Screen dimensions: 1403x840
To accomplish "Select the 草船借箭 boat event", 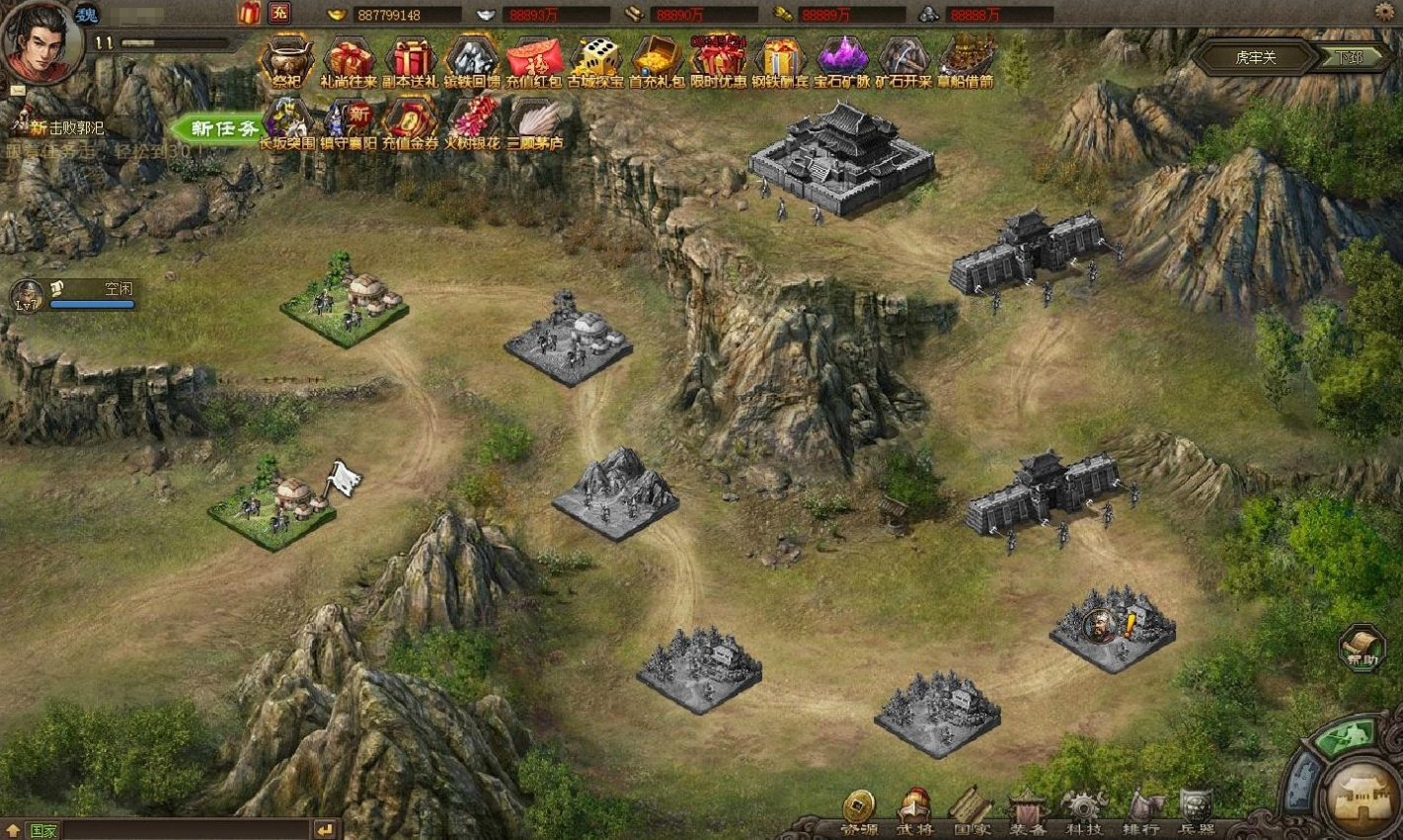I will click(x=965, y=60).
